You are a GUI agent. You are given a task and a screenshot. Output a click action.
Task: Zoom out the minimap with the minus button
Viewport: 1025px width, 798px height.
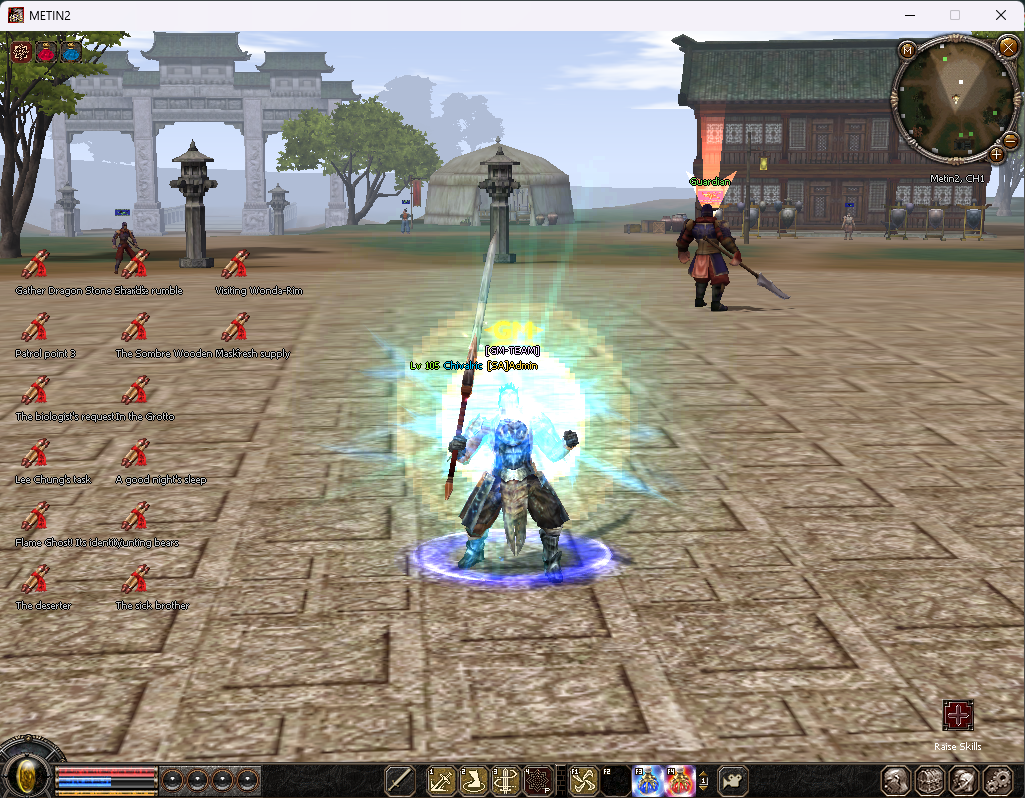coord(1010,140)
